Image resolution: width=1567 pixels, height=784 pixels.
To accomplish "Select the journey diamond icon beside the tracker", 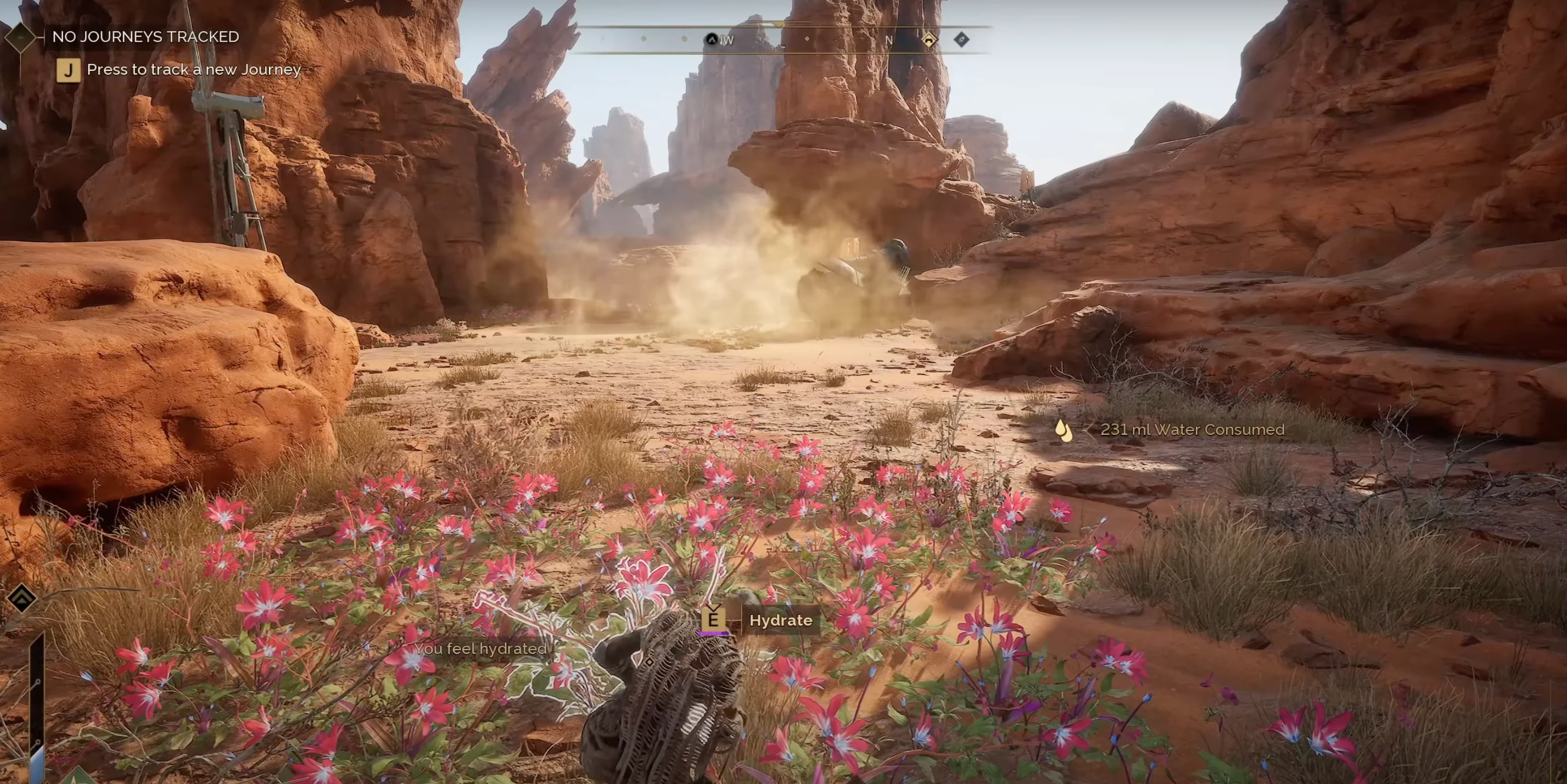I will point(21,37).
